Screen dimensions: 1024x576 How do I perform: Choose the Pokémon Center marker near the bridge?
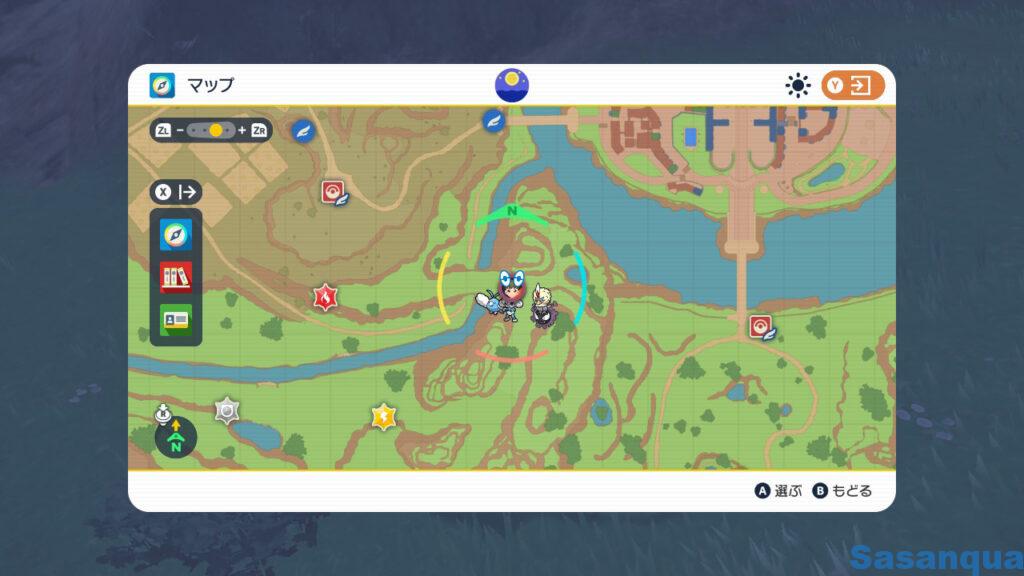(x=761, y=327)
